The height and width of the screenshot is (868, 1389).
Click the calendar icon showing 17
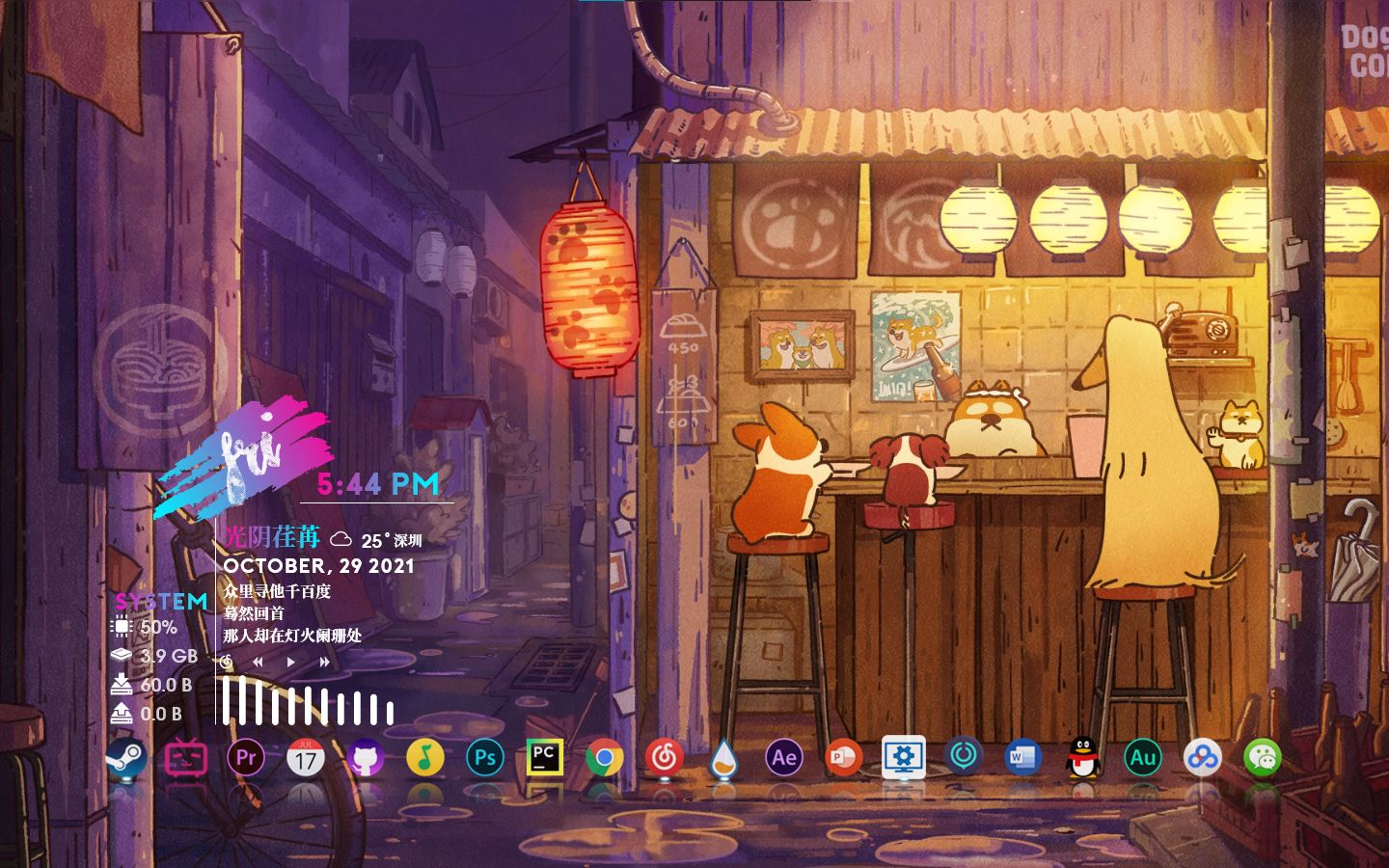(305, 759)
